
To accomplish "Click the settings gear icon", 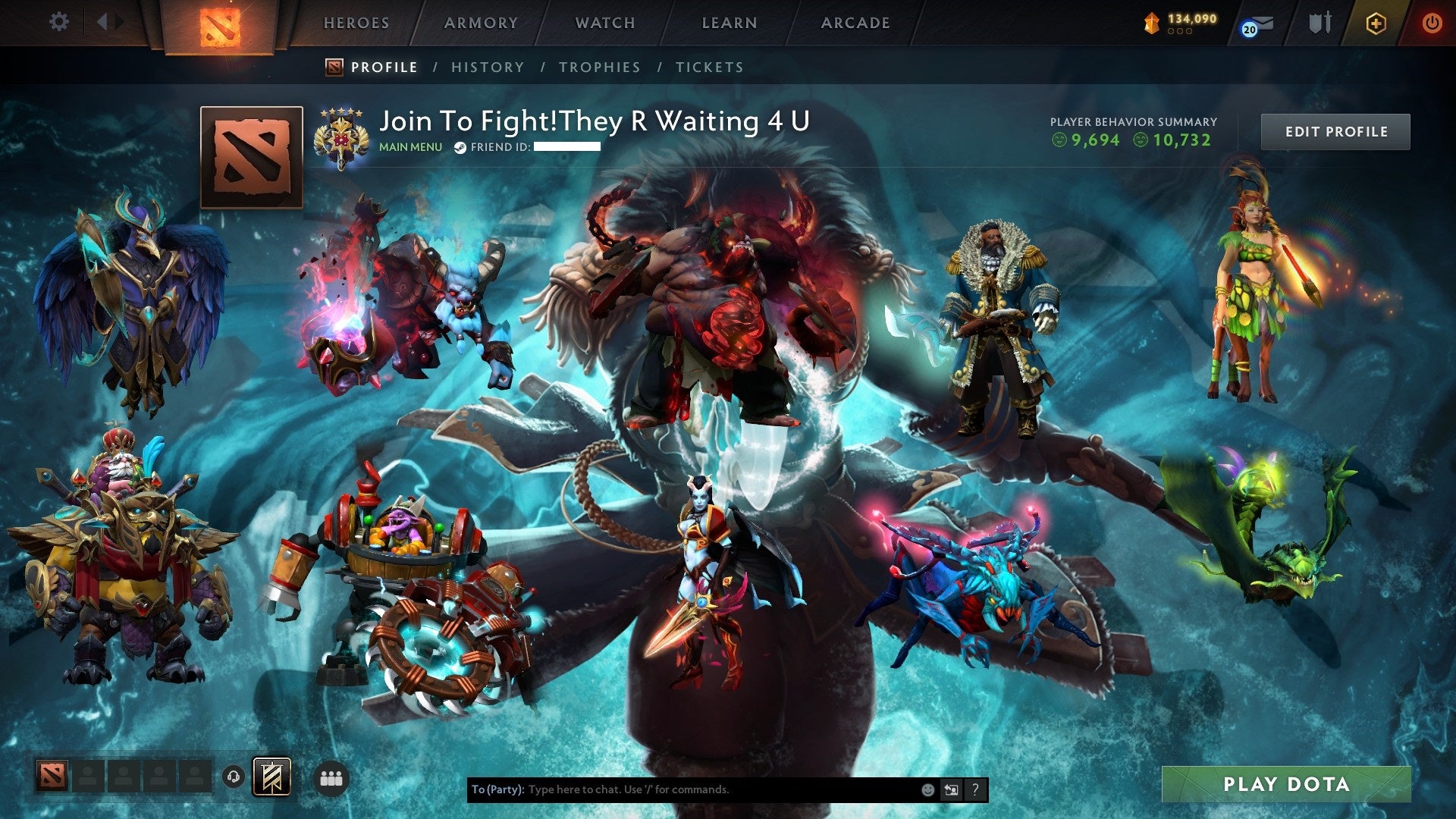I will pos(58,21).
